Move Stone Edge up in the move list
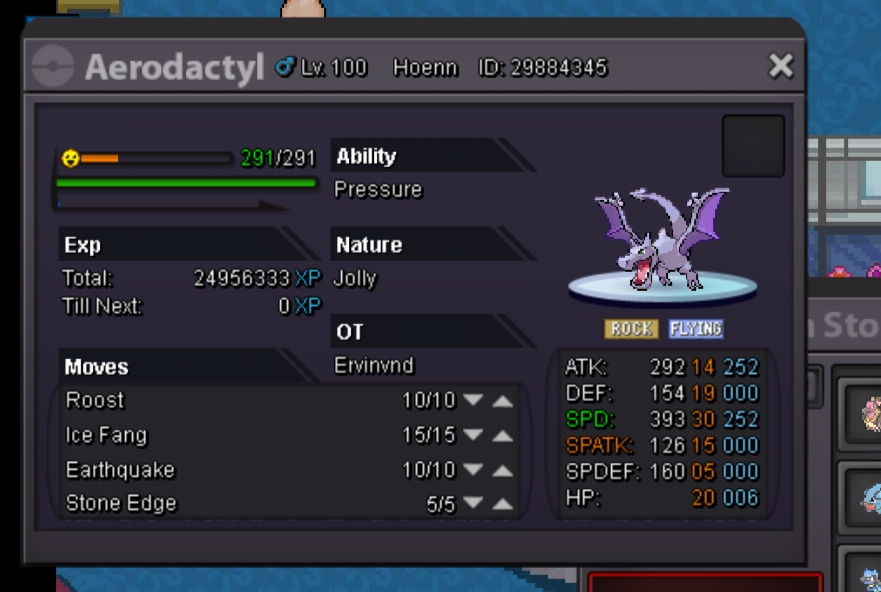The image size is (881, 592). click(x=503, y=505)
